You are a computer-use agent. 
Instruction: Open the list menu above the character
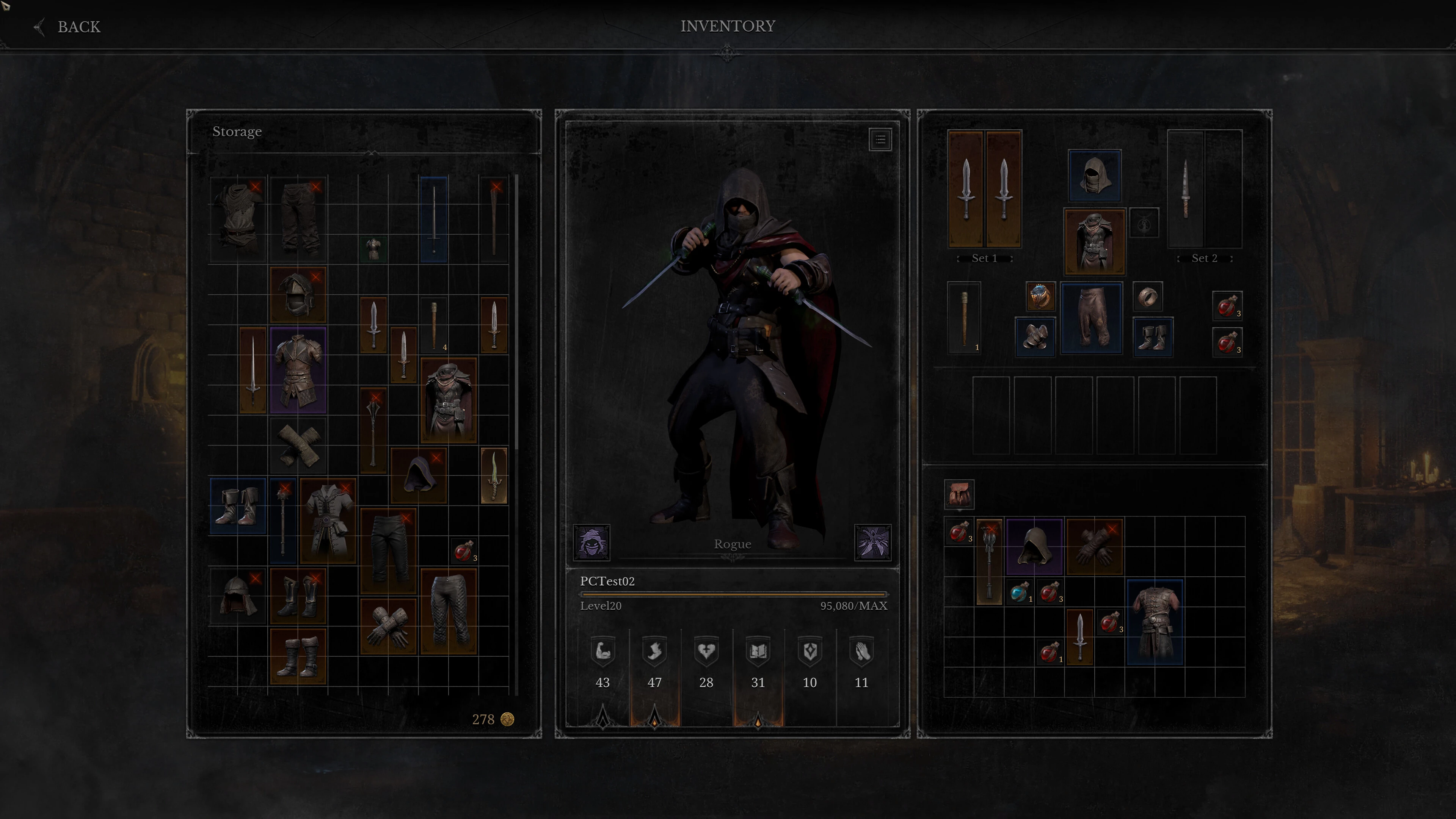pyautogui.click(x=880, y=140)
